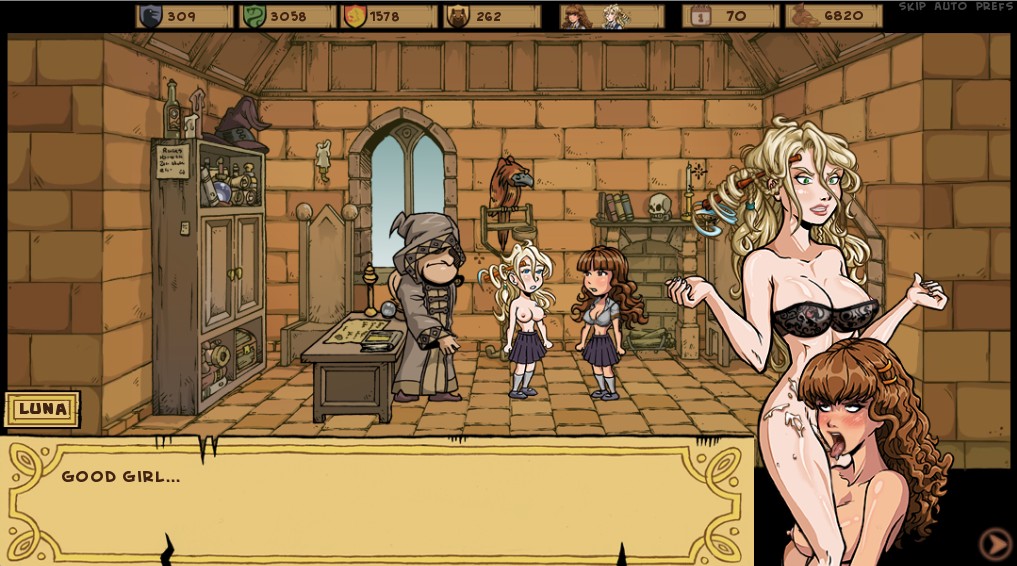Toggle AUTO dialogue advance

click(x=950, y=7)
